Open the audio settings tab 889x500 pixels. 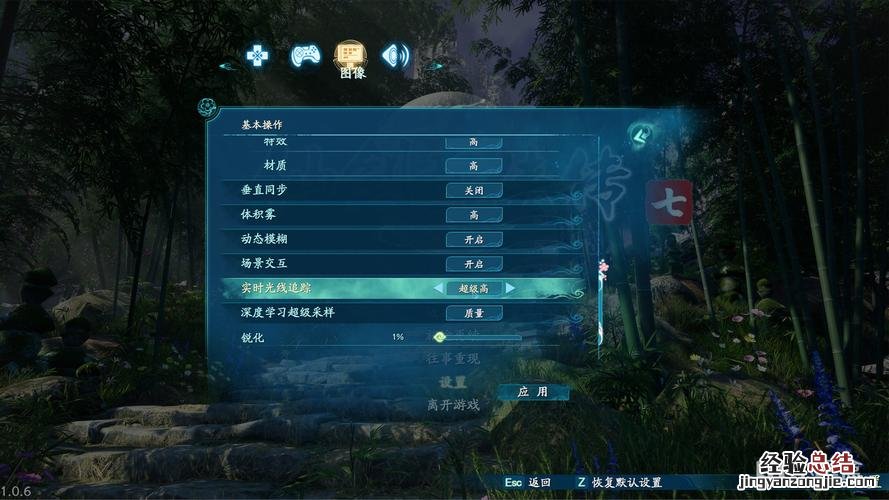pos(396,56)
